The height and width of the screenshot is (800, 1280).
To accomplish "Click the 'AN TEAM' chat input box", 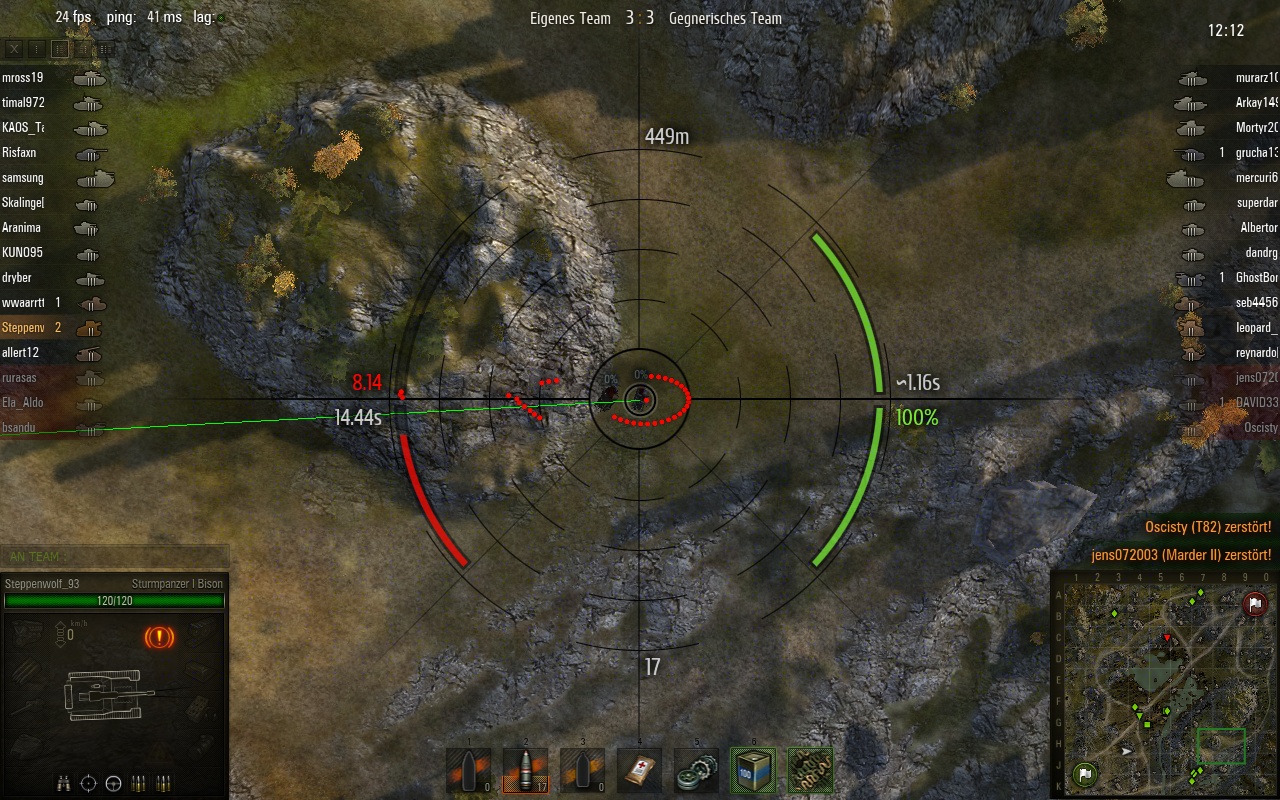I will tap(114, 557).
